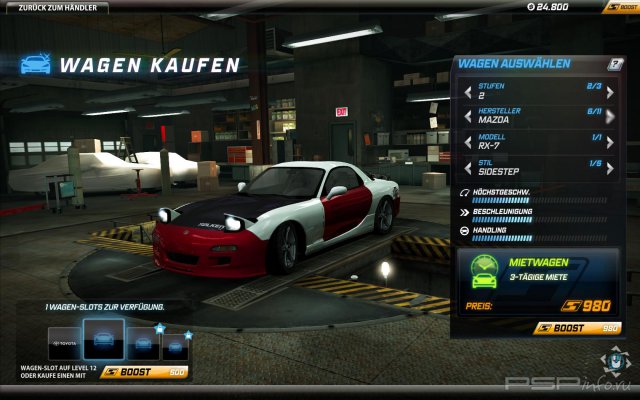This screenshot has width=640, height=400.
Task: Select previous Stufen tier with left arrow
Action: 466,92
